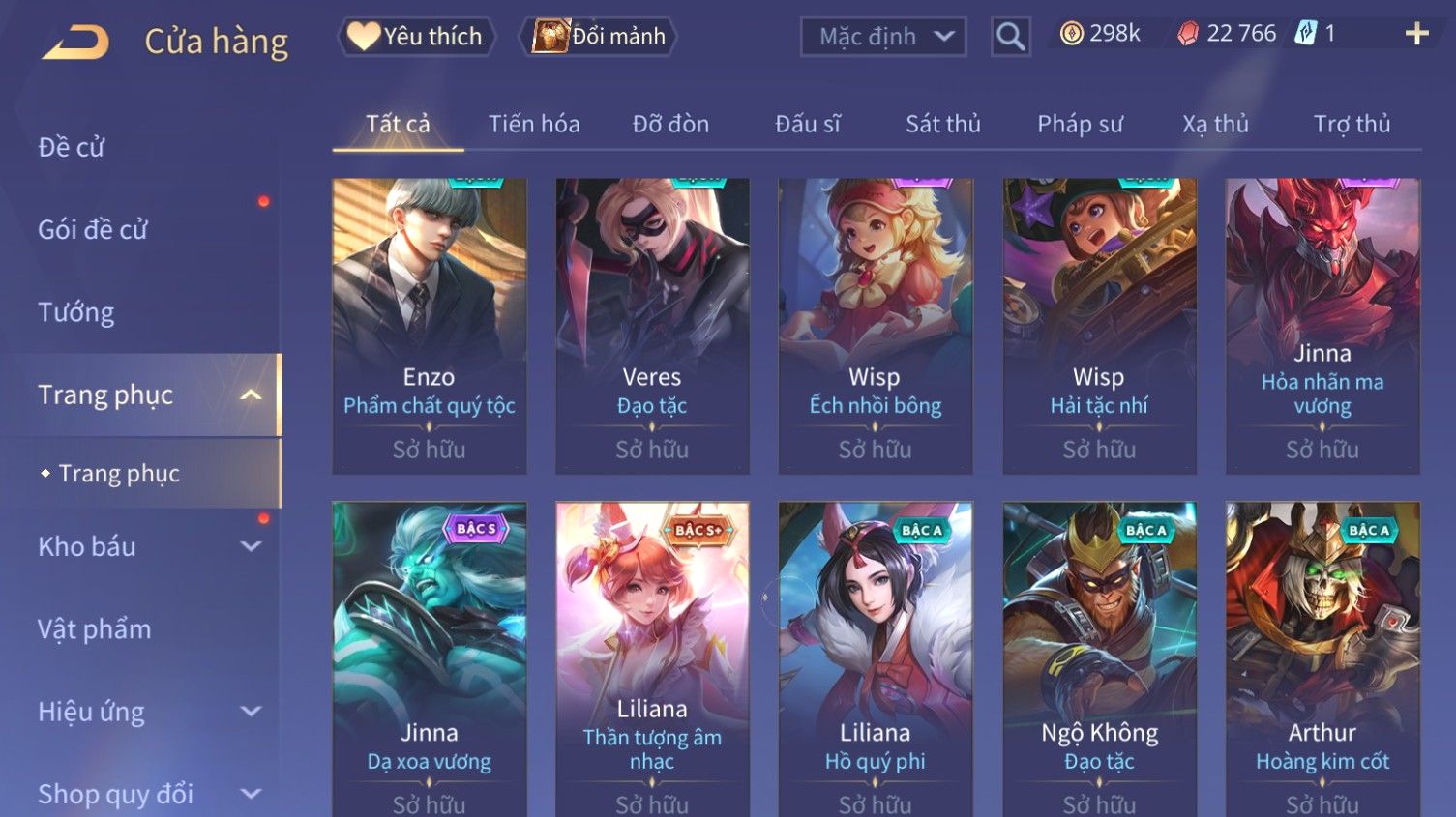1456x817 pixels.
Task: Filter by the Pháp sư tab
Action: (1080, 125)
